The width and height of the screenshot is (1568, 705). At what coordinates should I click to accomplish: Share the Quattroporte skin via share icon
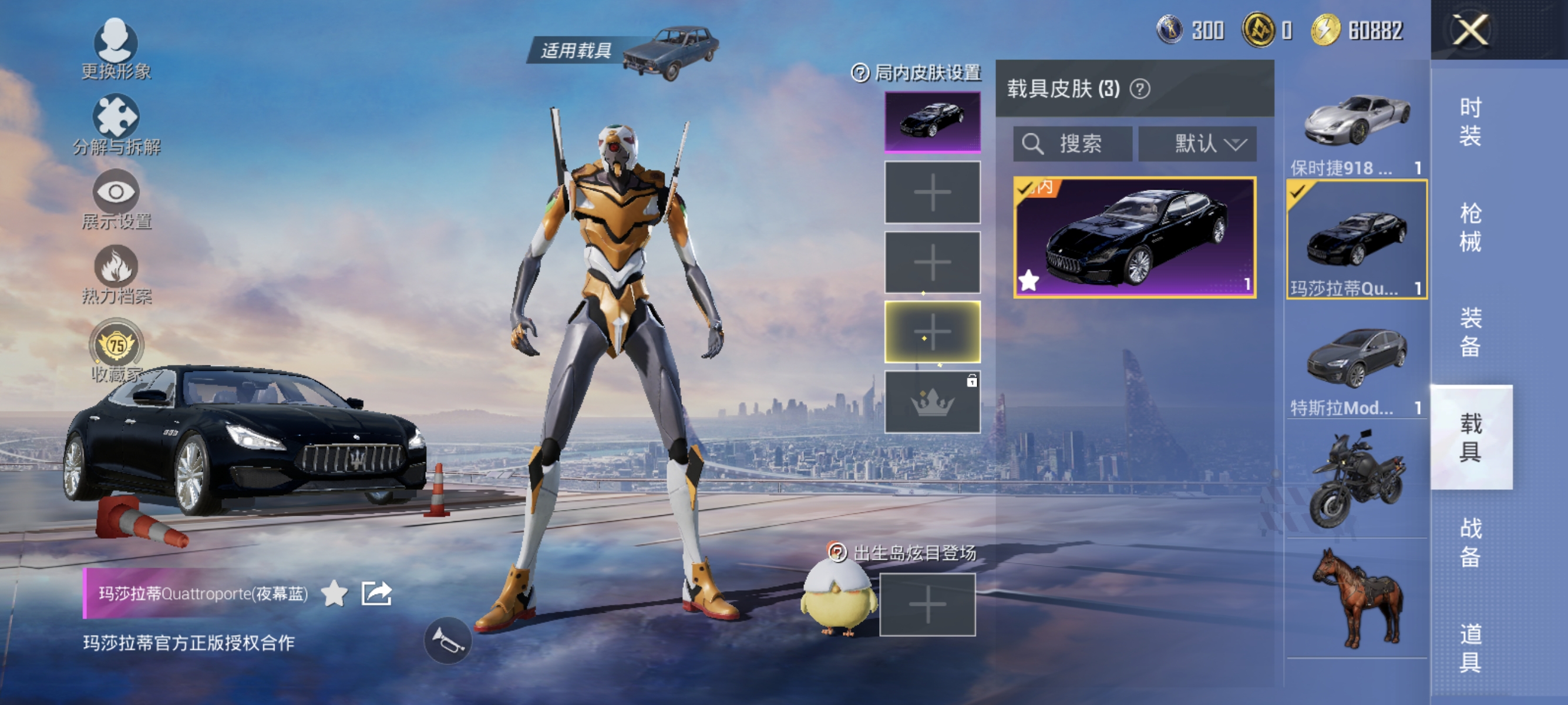click(376, 593)
